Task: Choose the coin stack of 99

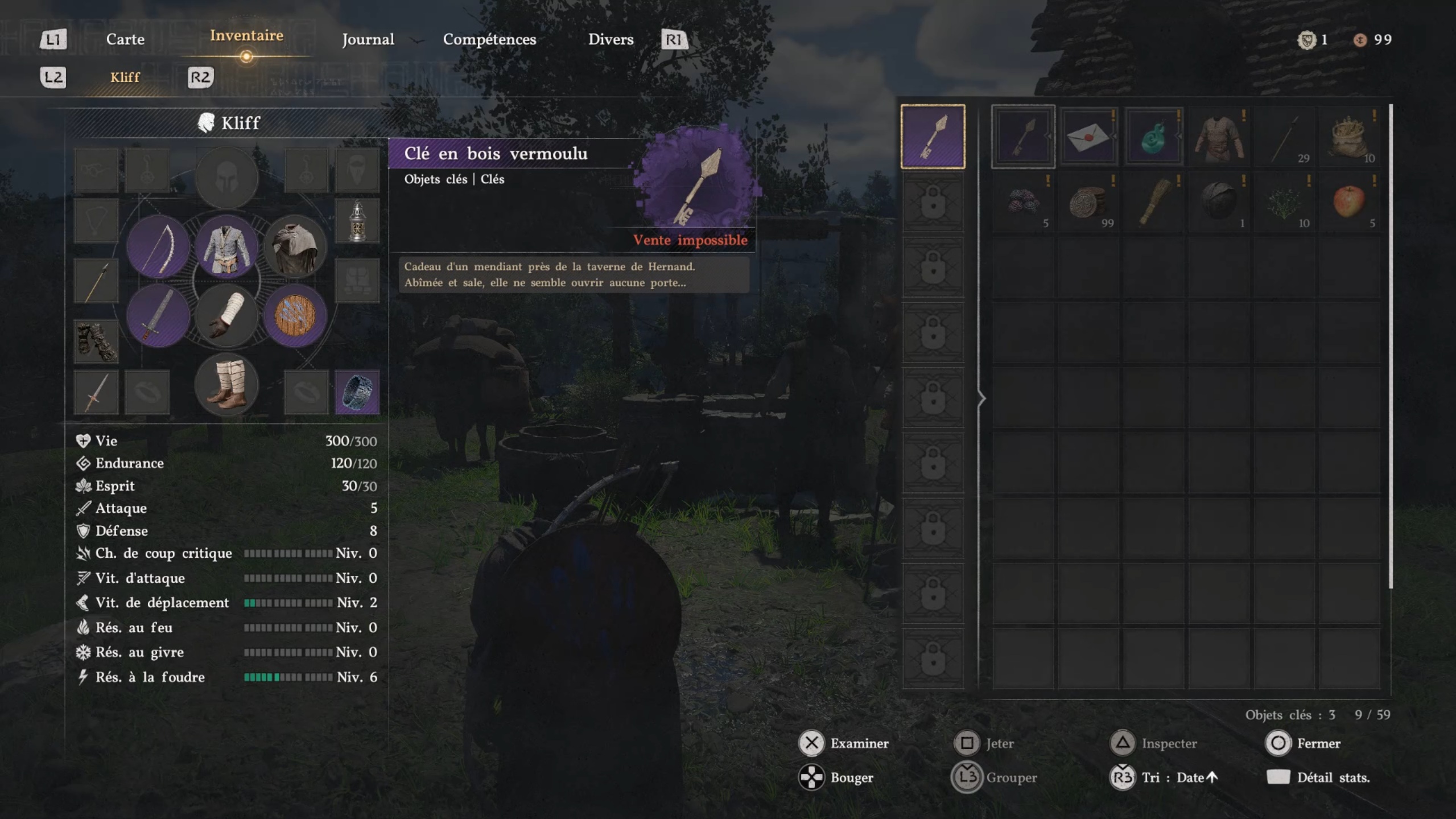Action: pyautogui.click(x=1088, y=202)
